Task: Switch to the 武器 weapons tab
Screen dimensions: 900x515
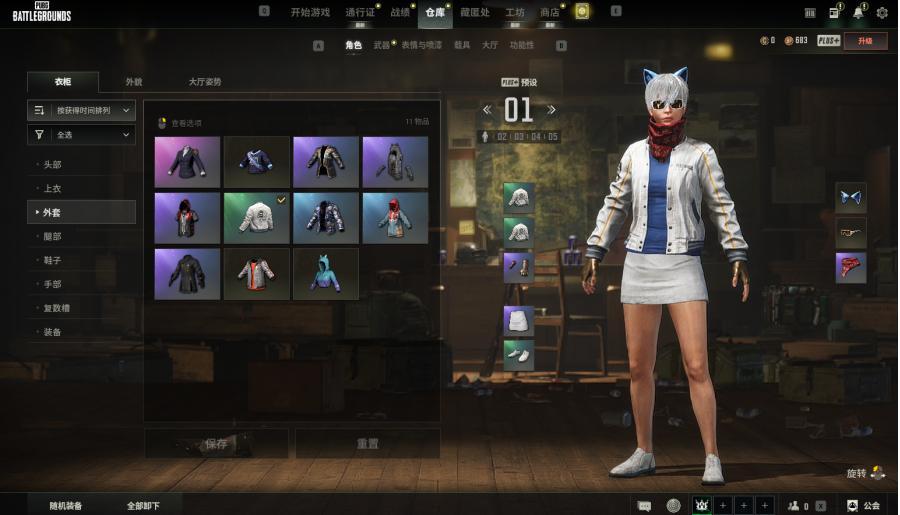Action: [x=382, y=45]
